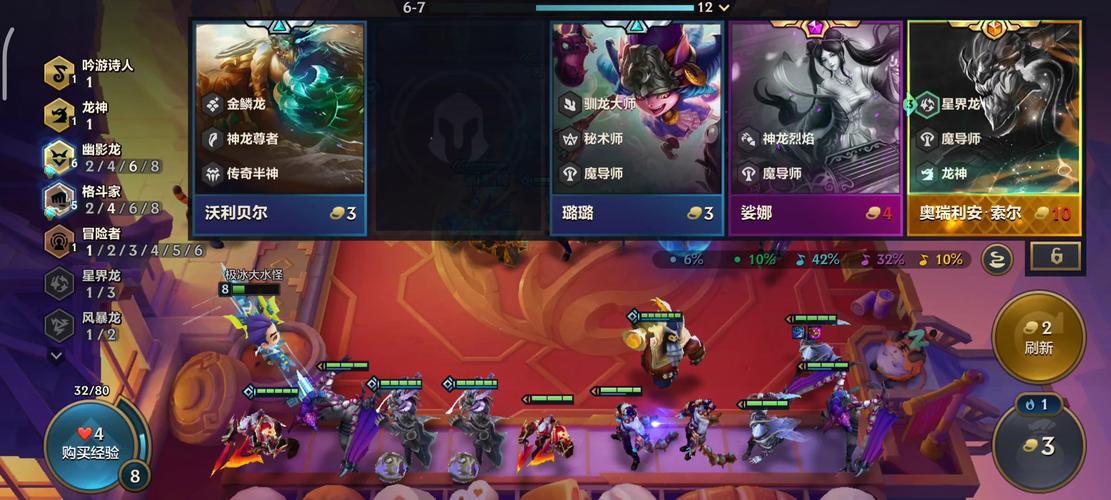Screen dimensions: 1111x500
Task: Show the 风暴龙 trait details
Action: point(60,325)
